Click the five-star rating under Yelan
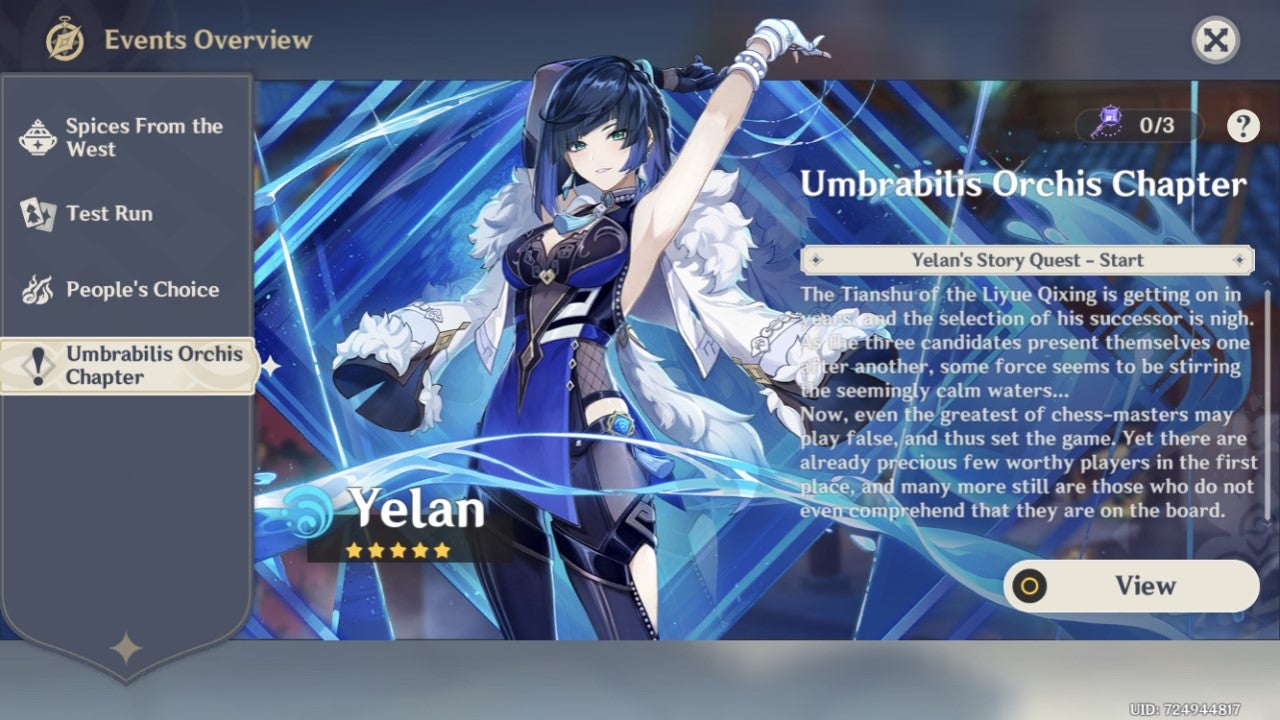The height and width of the screenshot is (720, 1280). (x=400, y=549)
